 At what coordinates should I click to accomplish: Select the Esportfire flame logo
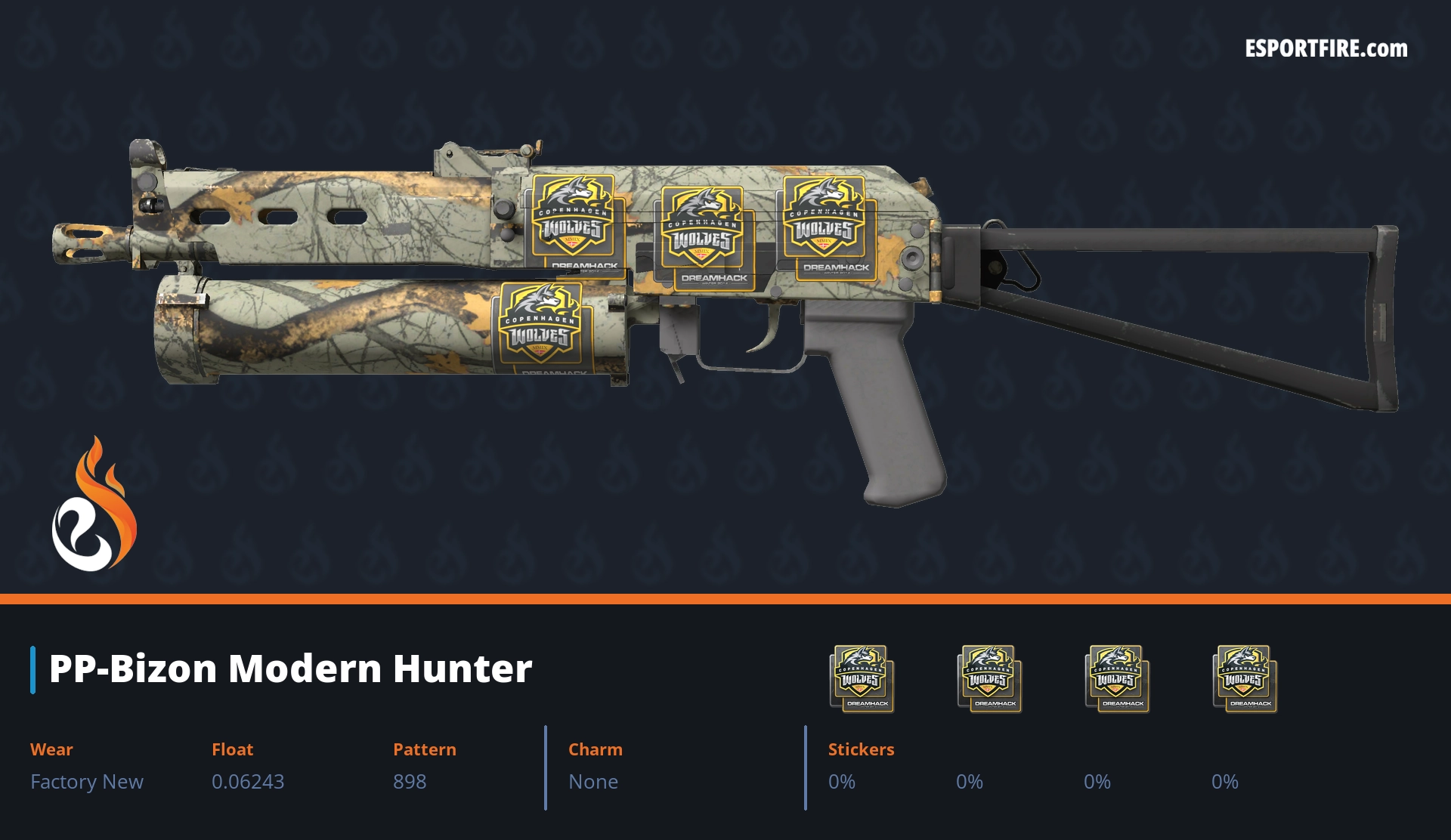tap(94, 505)
